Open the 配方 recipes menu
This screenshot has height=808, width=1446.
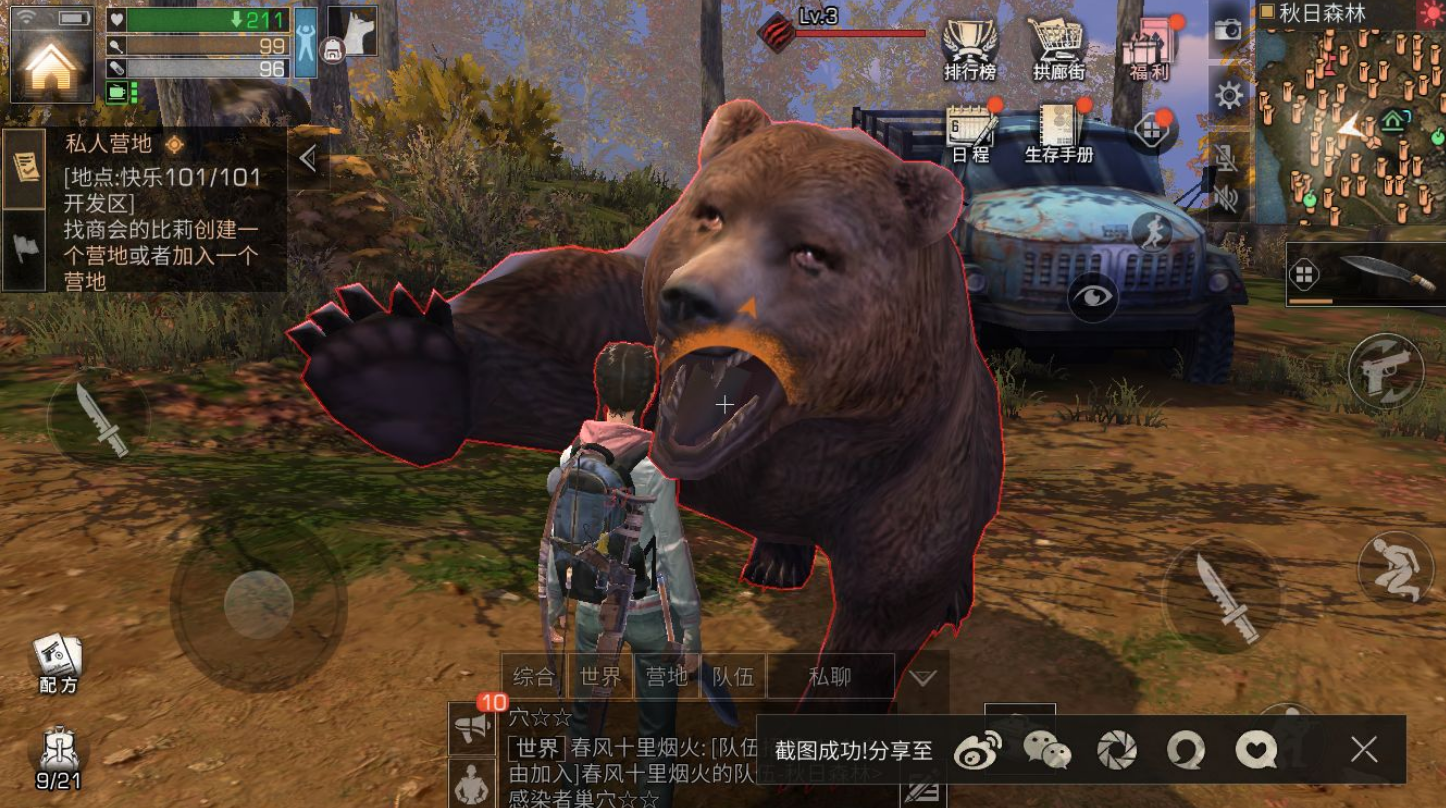click(58, 662)
